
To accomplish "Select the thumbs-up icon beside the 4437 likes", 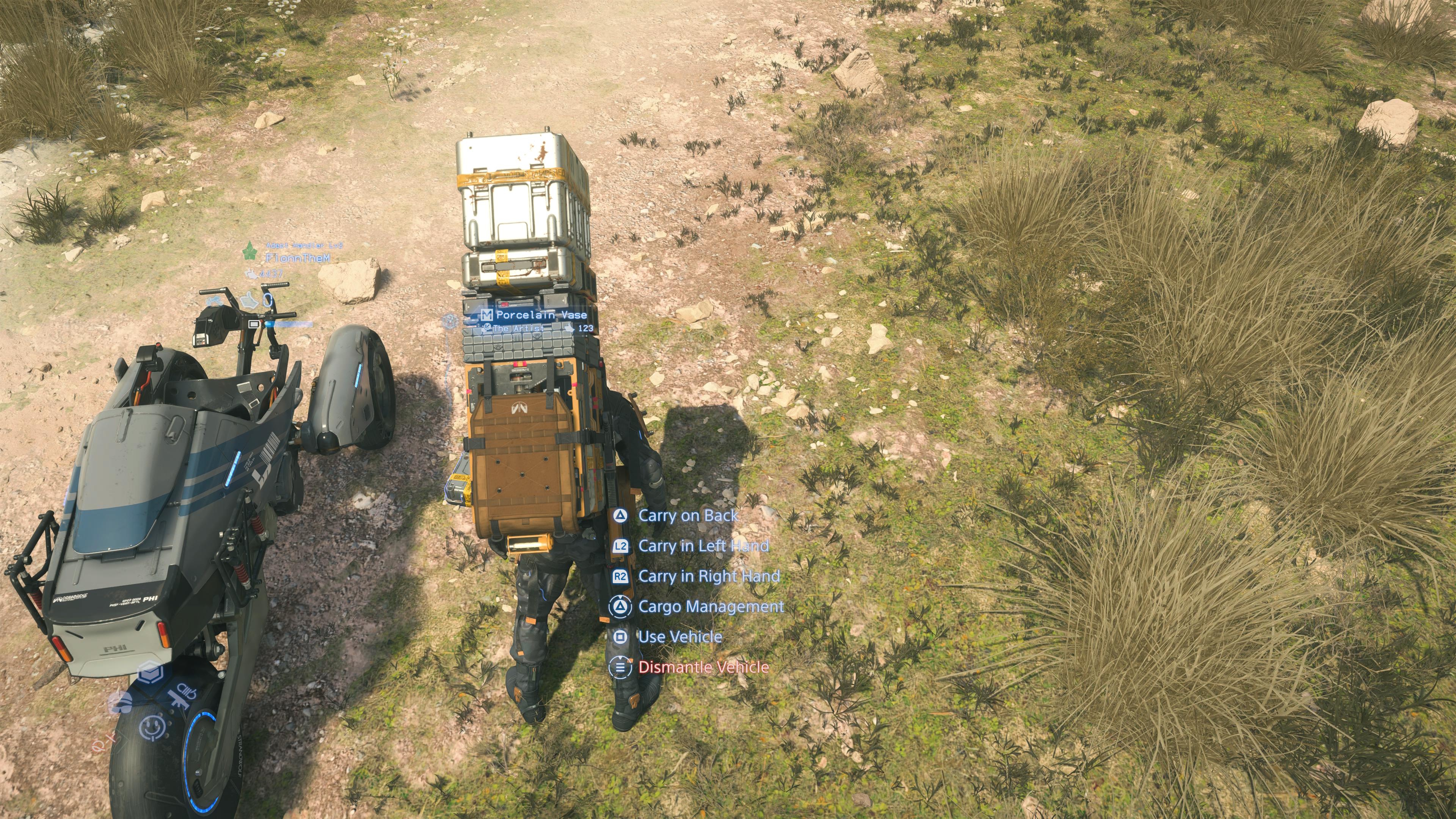I will click(251, 274).
